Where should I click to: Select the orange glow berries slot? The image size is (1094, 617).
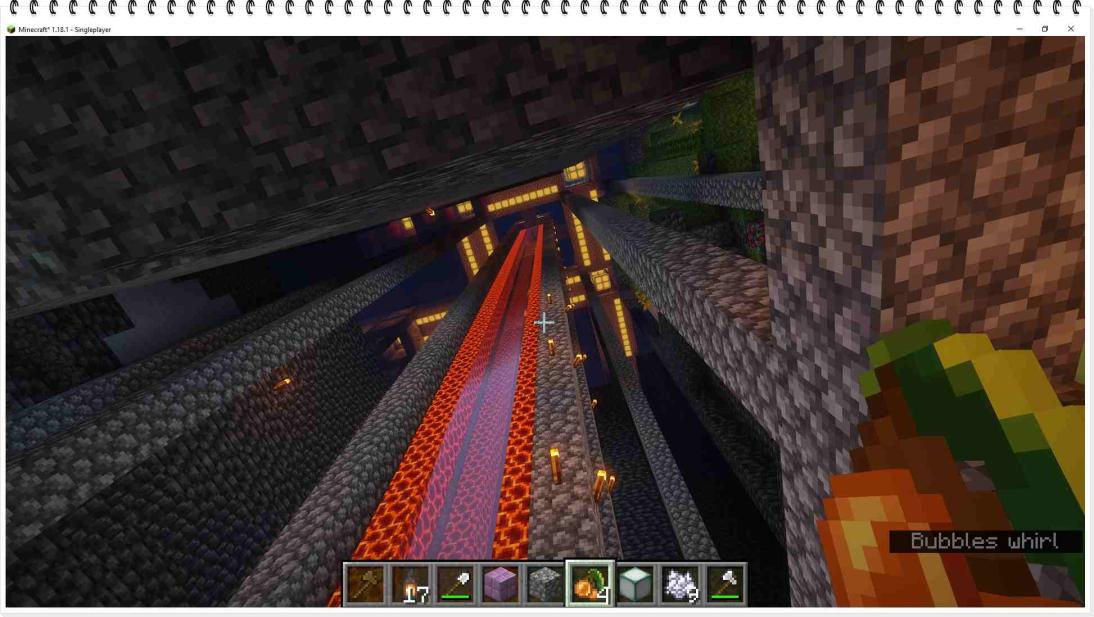588,584
